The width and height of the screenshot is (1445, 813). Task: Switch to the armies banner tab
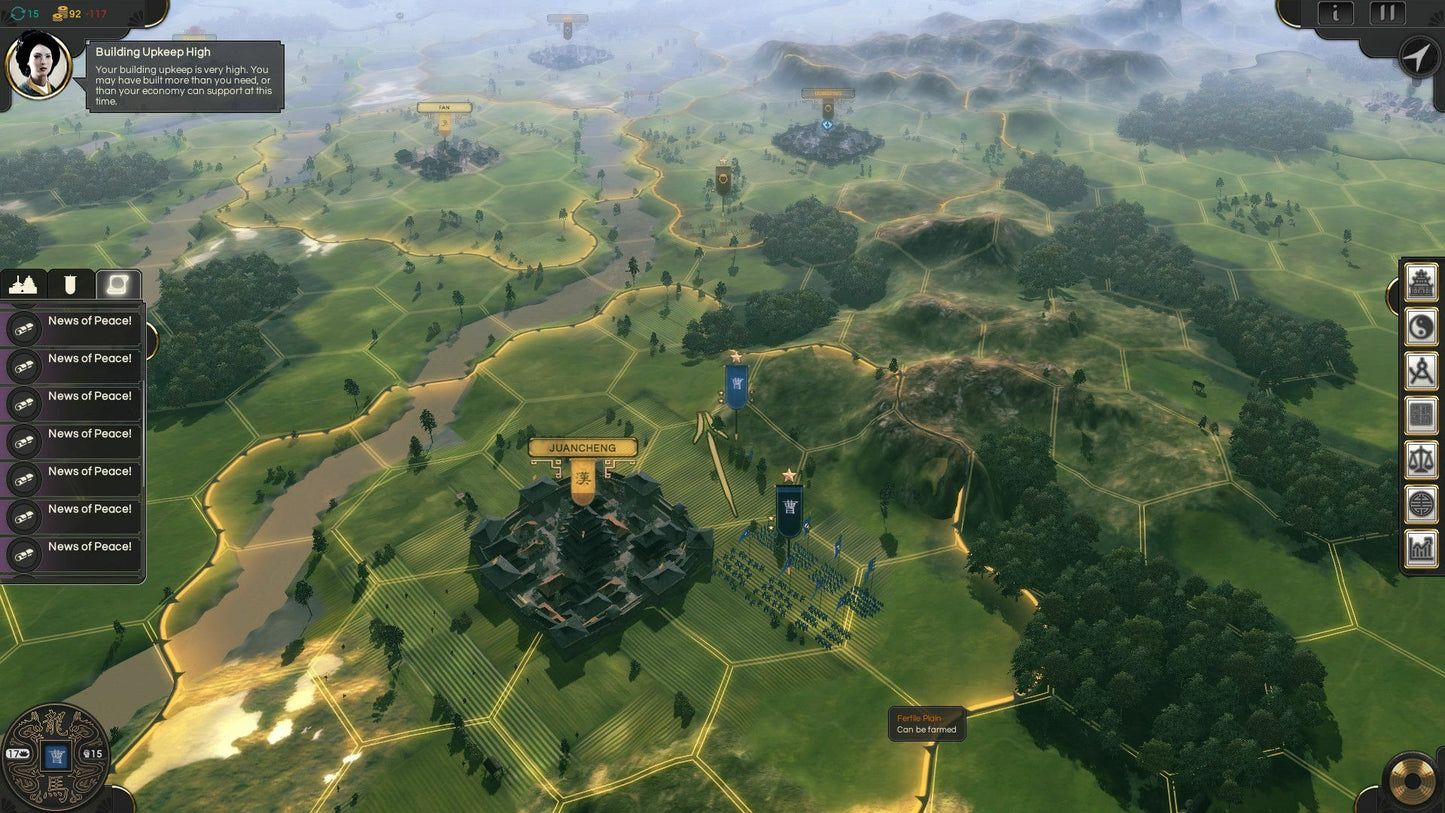coord(69,284)
